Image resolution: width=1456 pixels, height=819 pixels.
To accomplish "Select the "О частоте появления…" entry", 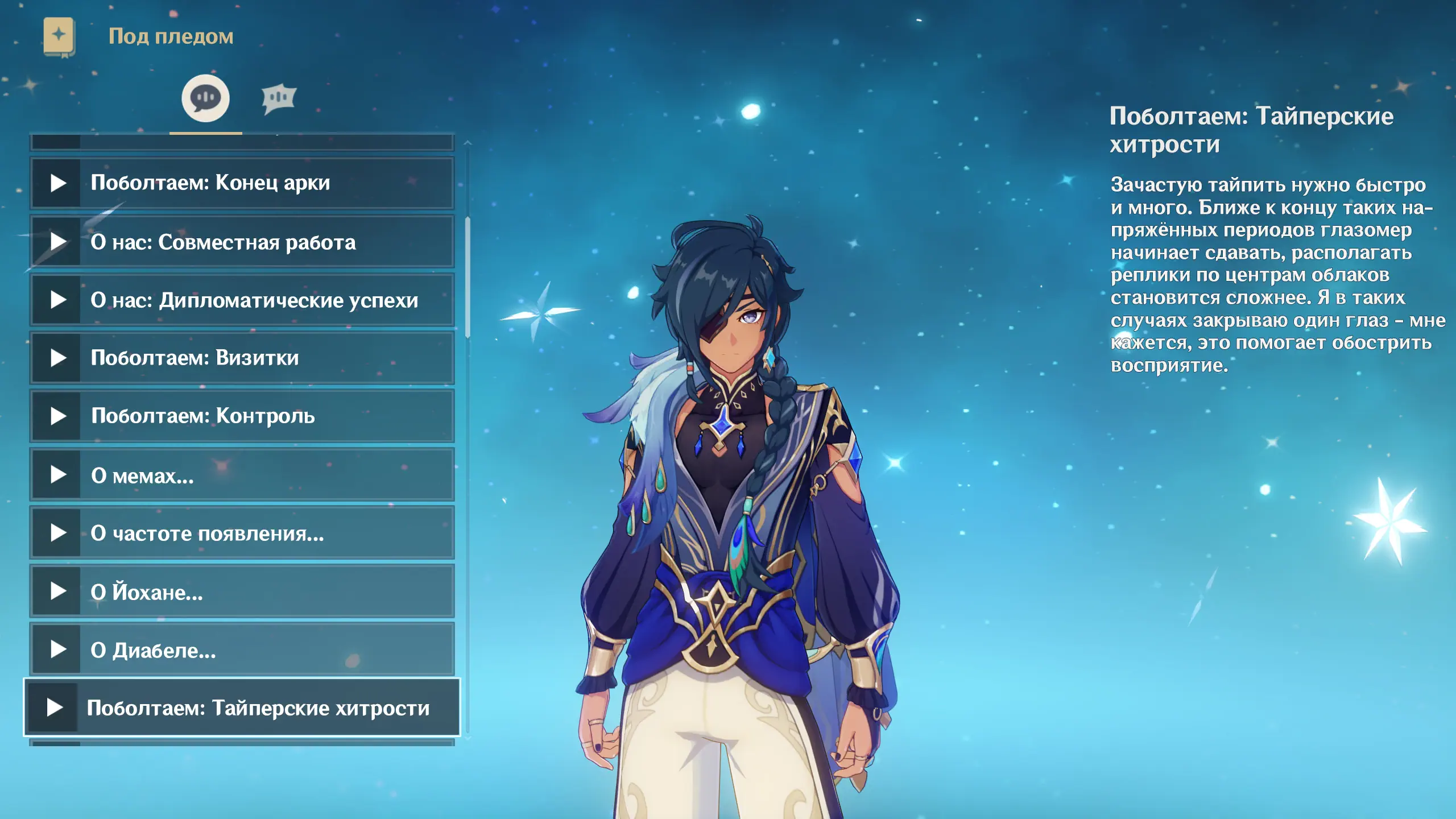I will coord(242,533).
